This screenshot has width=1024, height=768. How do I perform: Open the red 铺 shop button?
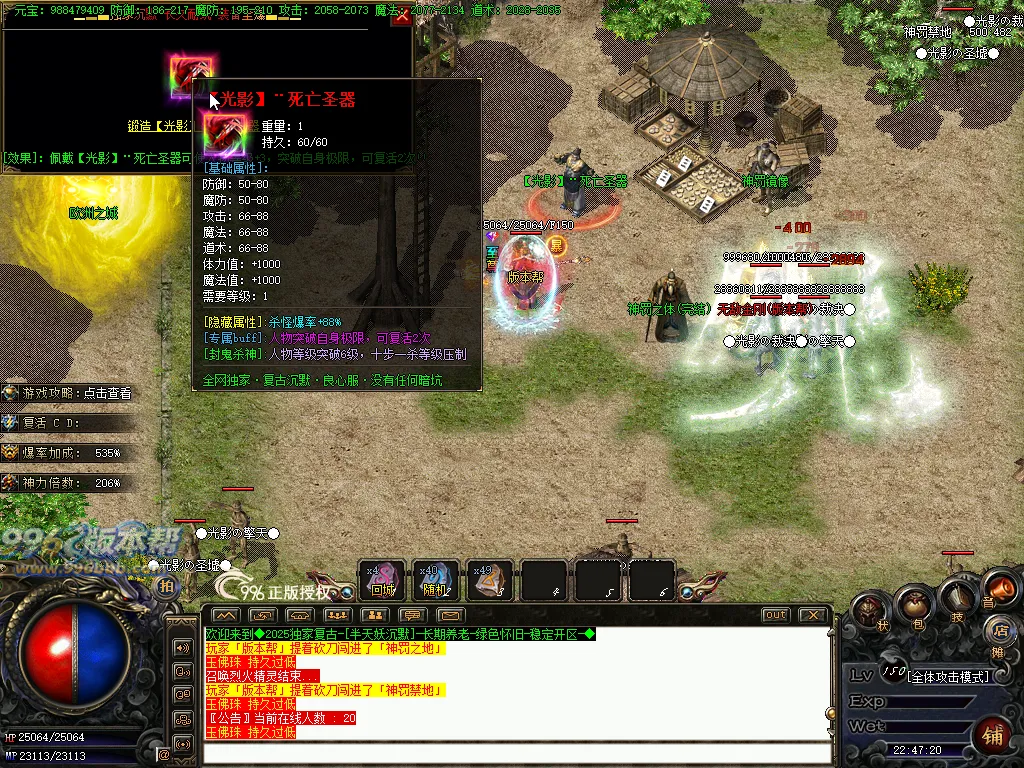click(993, 733)
